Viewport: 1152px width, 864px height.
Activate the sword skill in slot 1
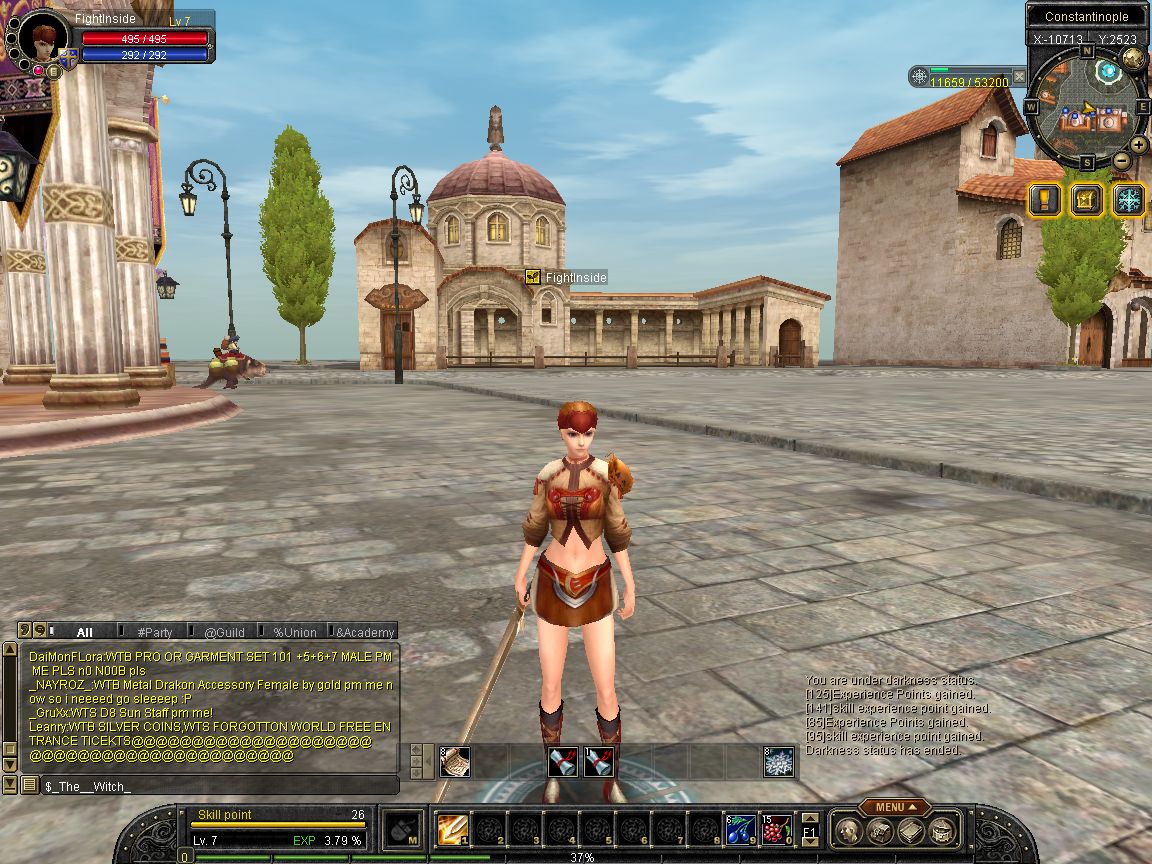451,829
